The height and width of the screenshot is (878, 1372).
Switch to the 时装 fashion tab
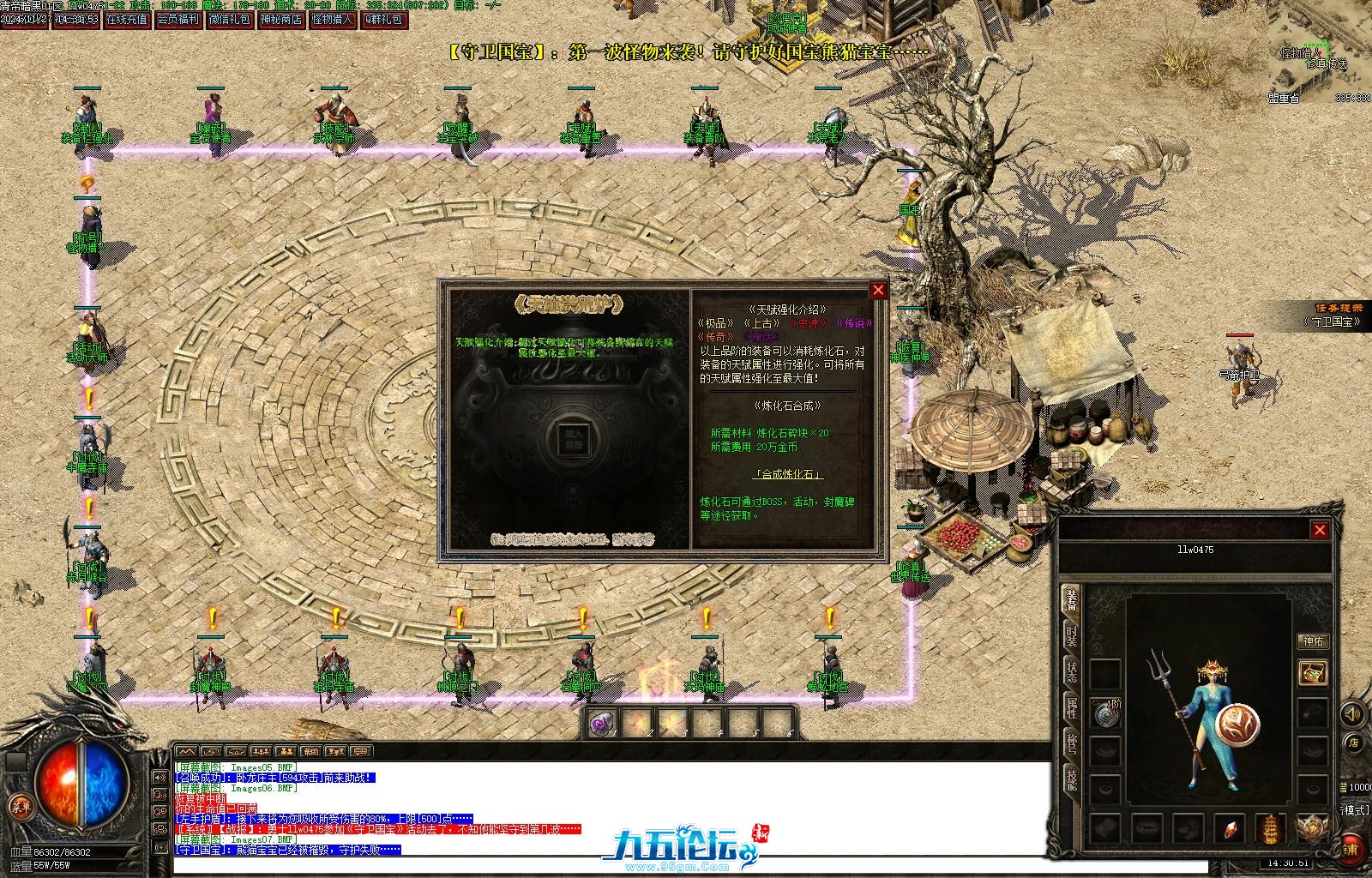1071,635
